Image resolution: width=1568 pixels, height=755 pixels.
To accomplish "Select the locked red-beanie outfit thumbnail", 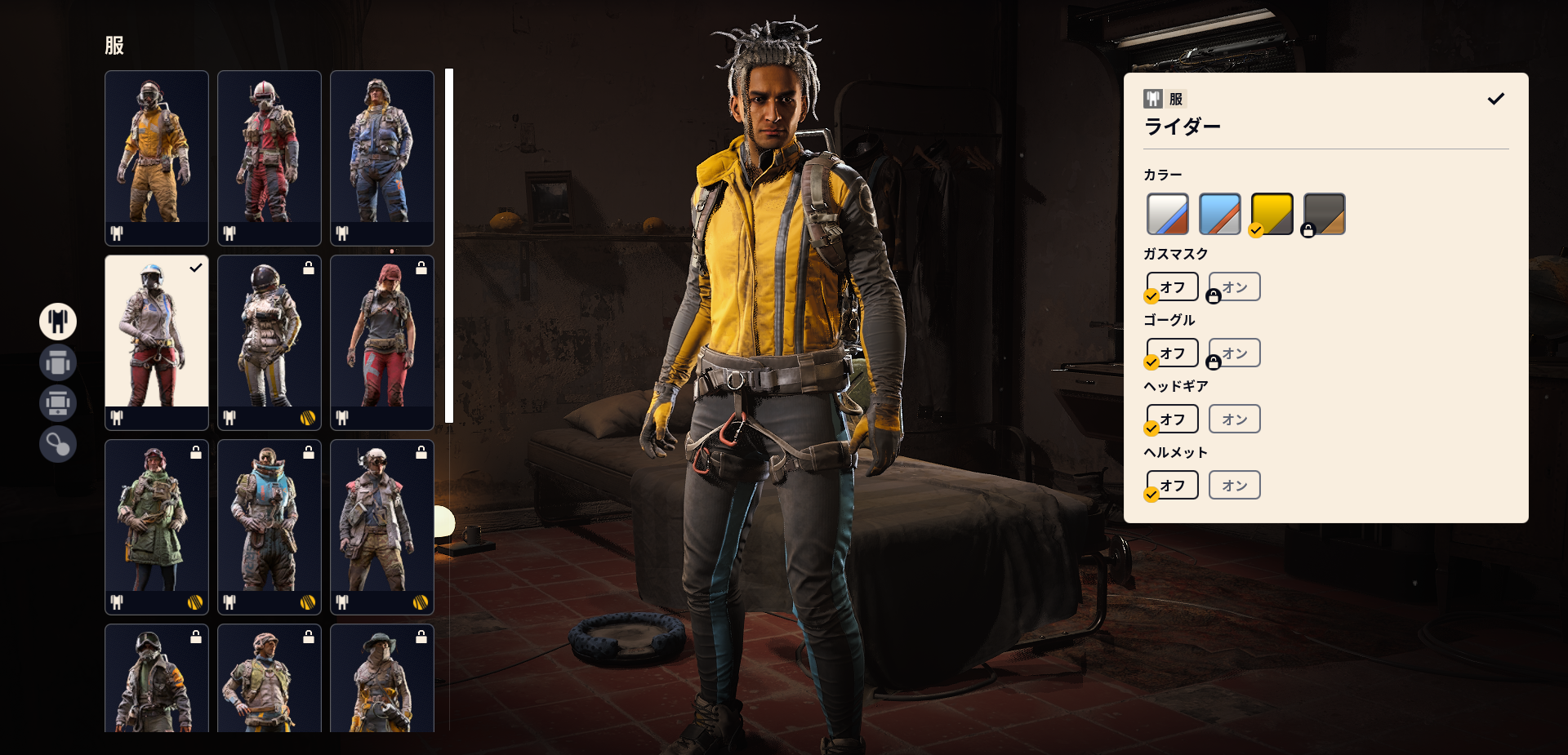I will [x=381, y=342].
